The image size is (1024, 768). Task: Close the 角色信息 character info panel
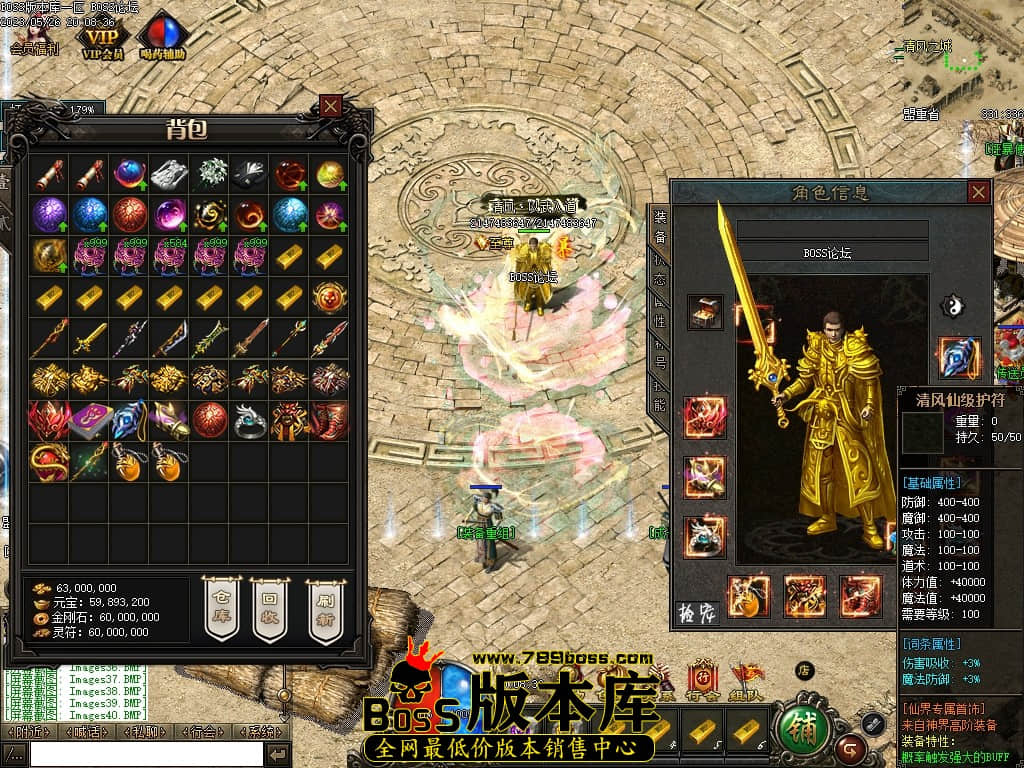pos(978,192)
